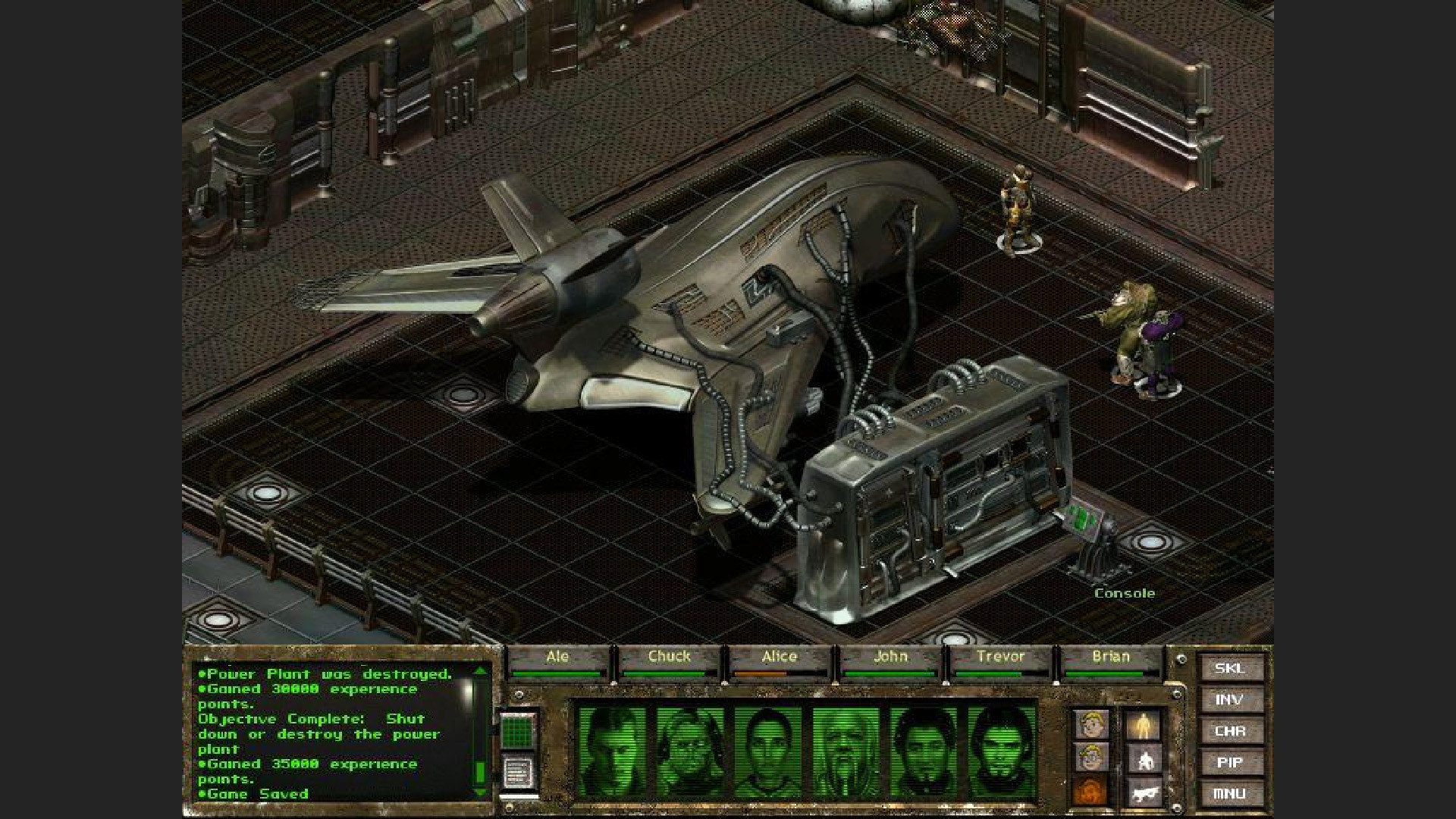Viewport: 1456px width, 819px height.
Task: Toggle the top Vault Boy aggression mode
Action: (1090, 723)
